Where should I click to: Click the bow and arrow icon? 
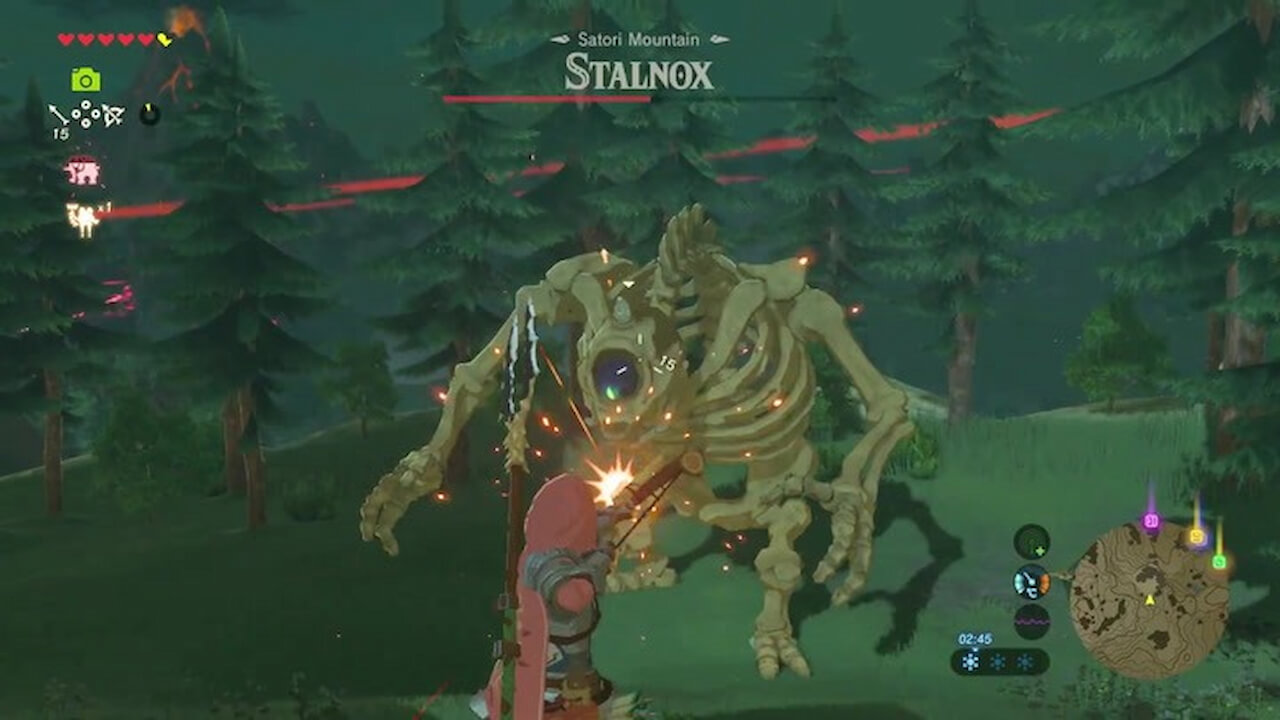click(x=112, y=115)
